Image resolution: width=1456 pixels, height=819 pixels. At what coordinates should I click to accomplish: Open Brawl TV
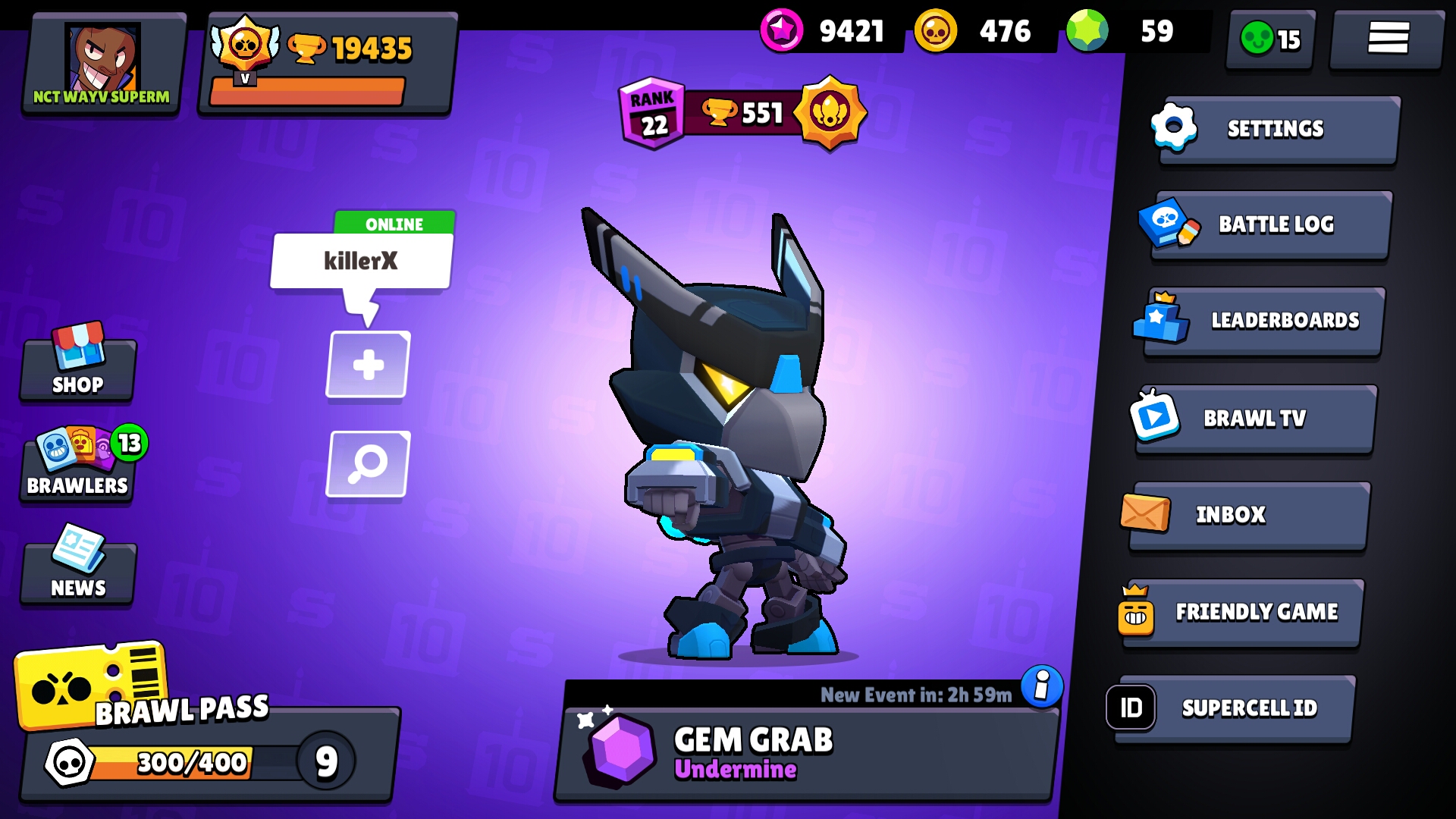click(x=1254, y=418)
